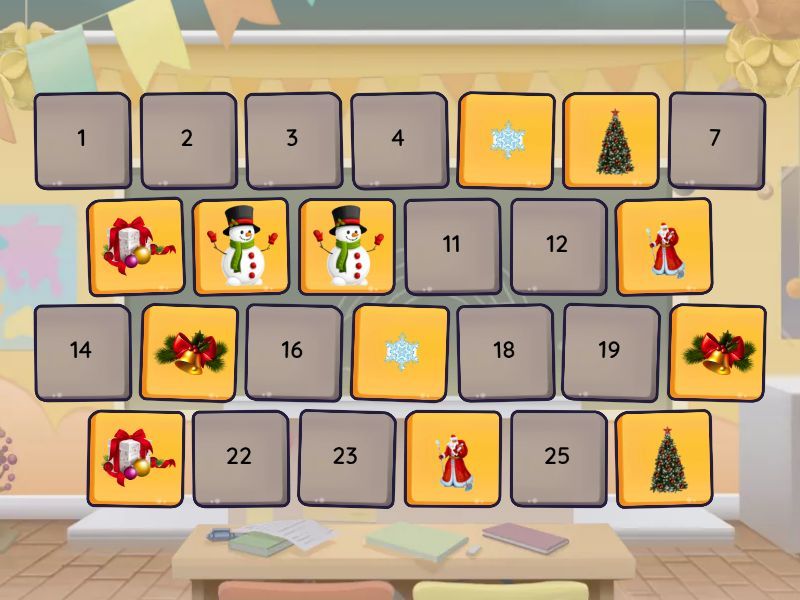Select the tile numbered 19
This screenshot has height=600, width=800.
(610, 352)
